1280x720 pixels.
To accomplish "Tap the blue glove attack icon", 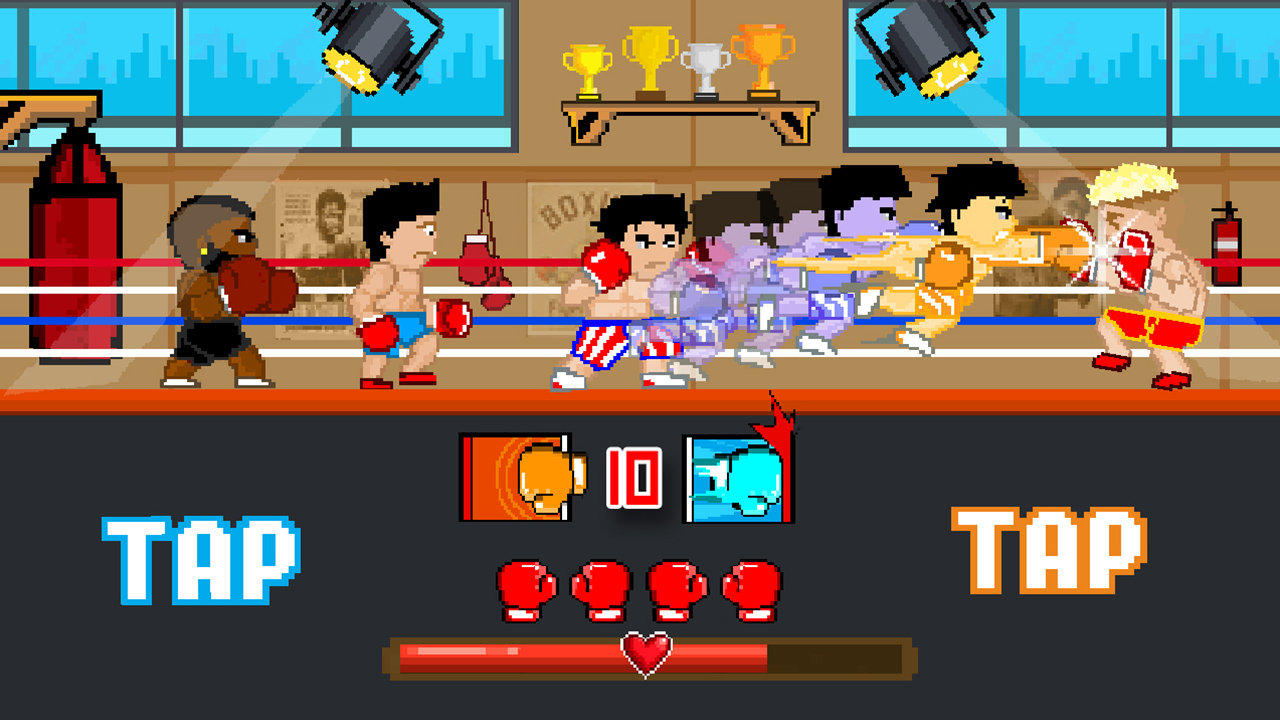I will (x=735, y=477).
